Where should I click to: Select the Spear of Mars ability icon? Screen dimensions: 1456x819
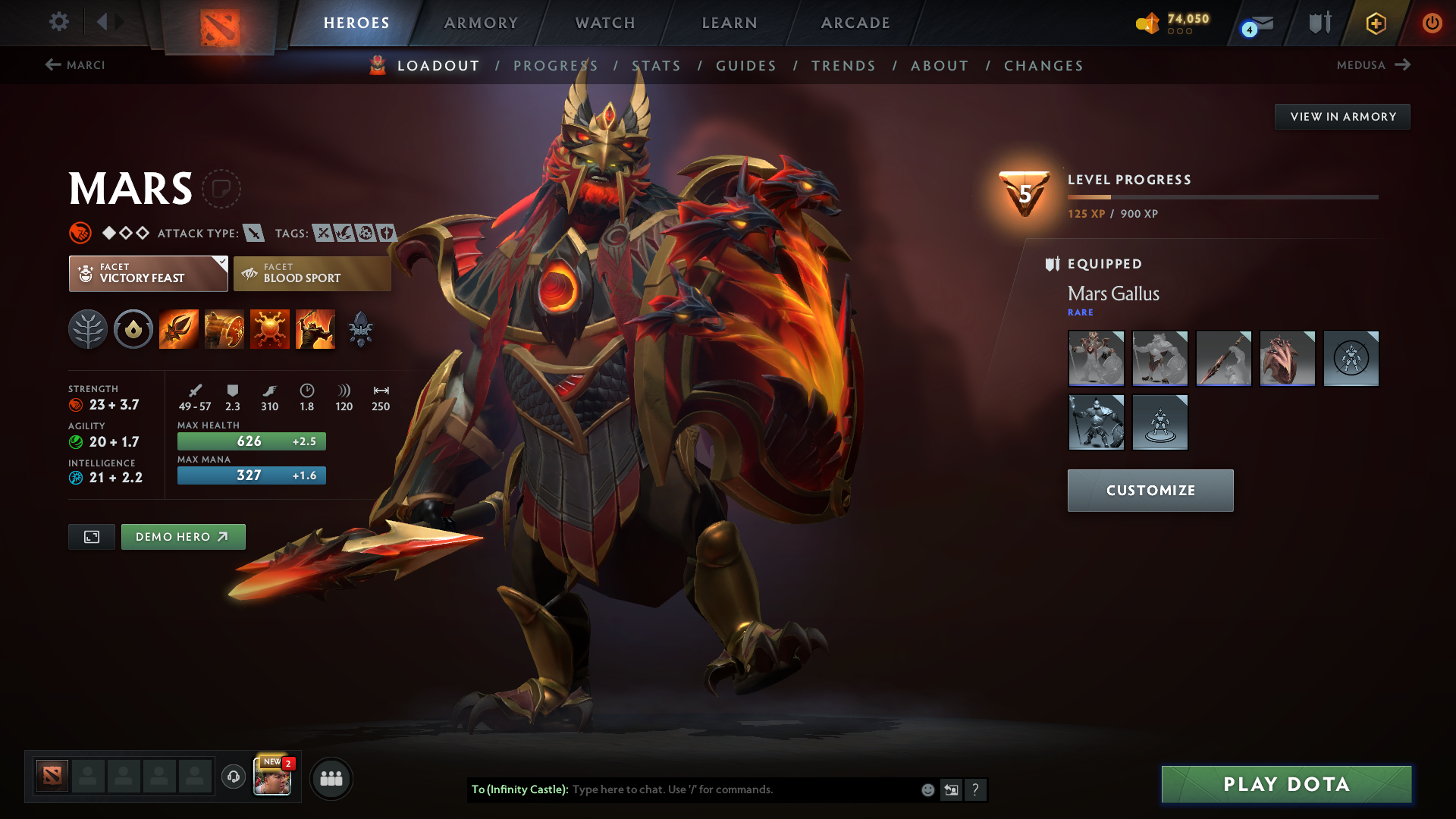[x=178, y=328]
